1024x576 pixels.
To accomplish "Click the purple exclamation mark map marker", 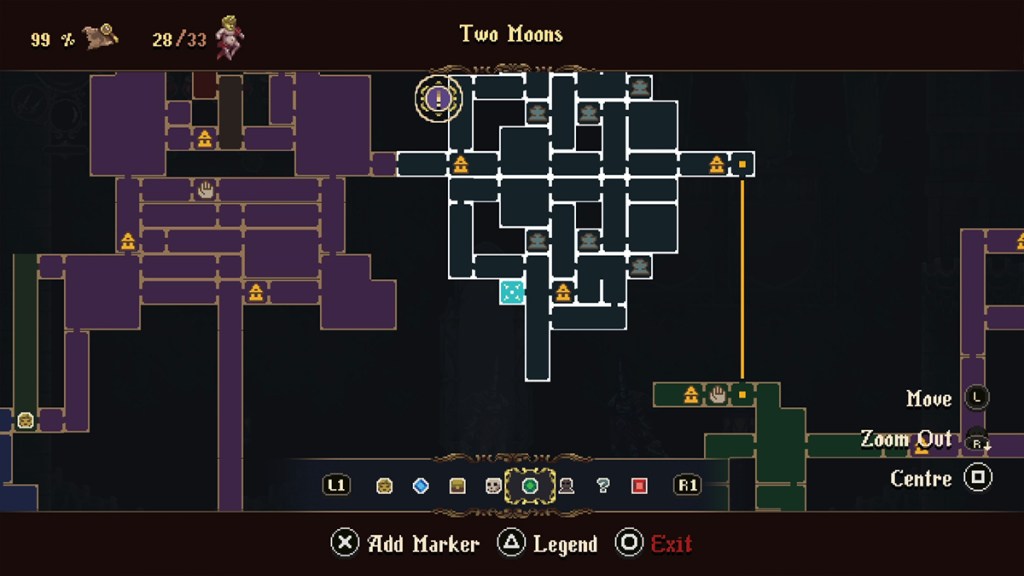I will click(438, 98).
